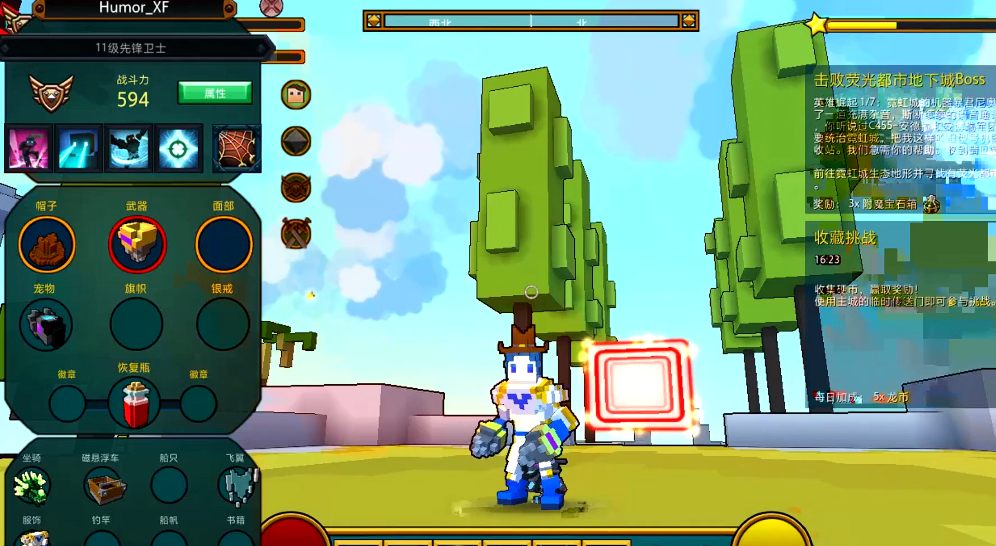Select the empty ring (银戒) slot

point(223,324)
